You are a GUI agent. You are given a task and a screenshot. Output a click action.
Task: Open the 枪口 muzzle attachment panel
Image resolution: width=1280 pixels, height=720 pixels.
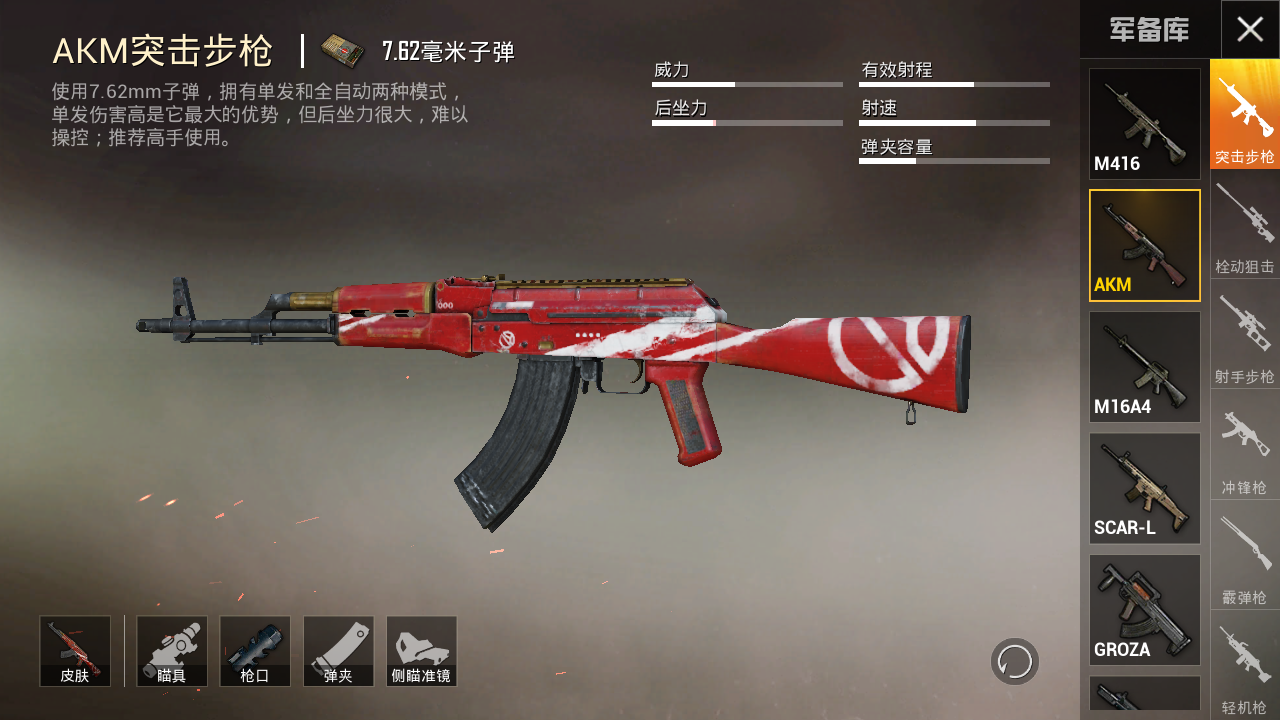click(x=255, y=650)
